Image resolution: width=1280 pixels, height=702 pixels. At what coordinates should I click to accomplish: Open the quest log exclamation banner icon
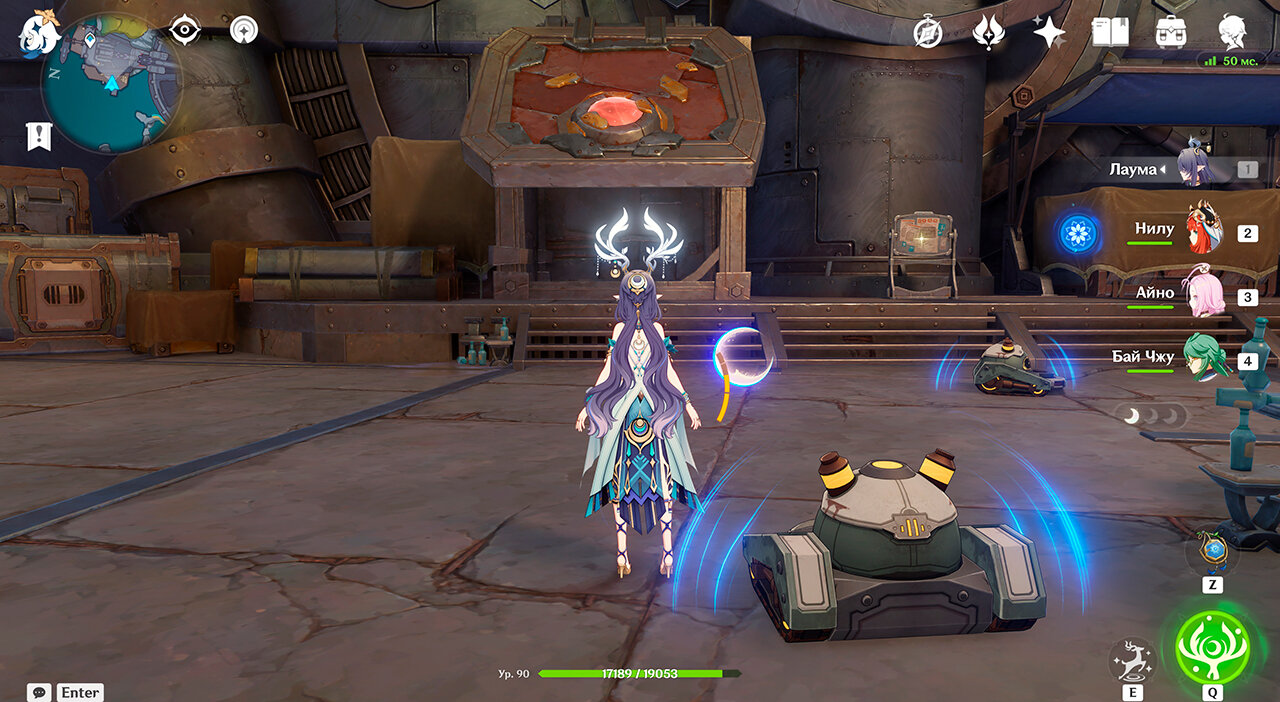point(39,137)
